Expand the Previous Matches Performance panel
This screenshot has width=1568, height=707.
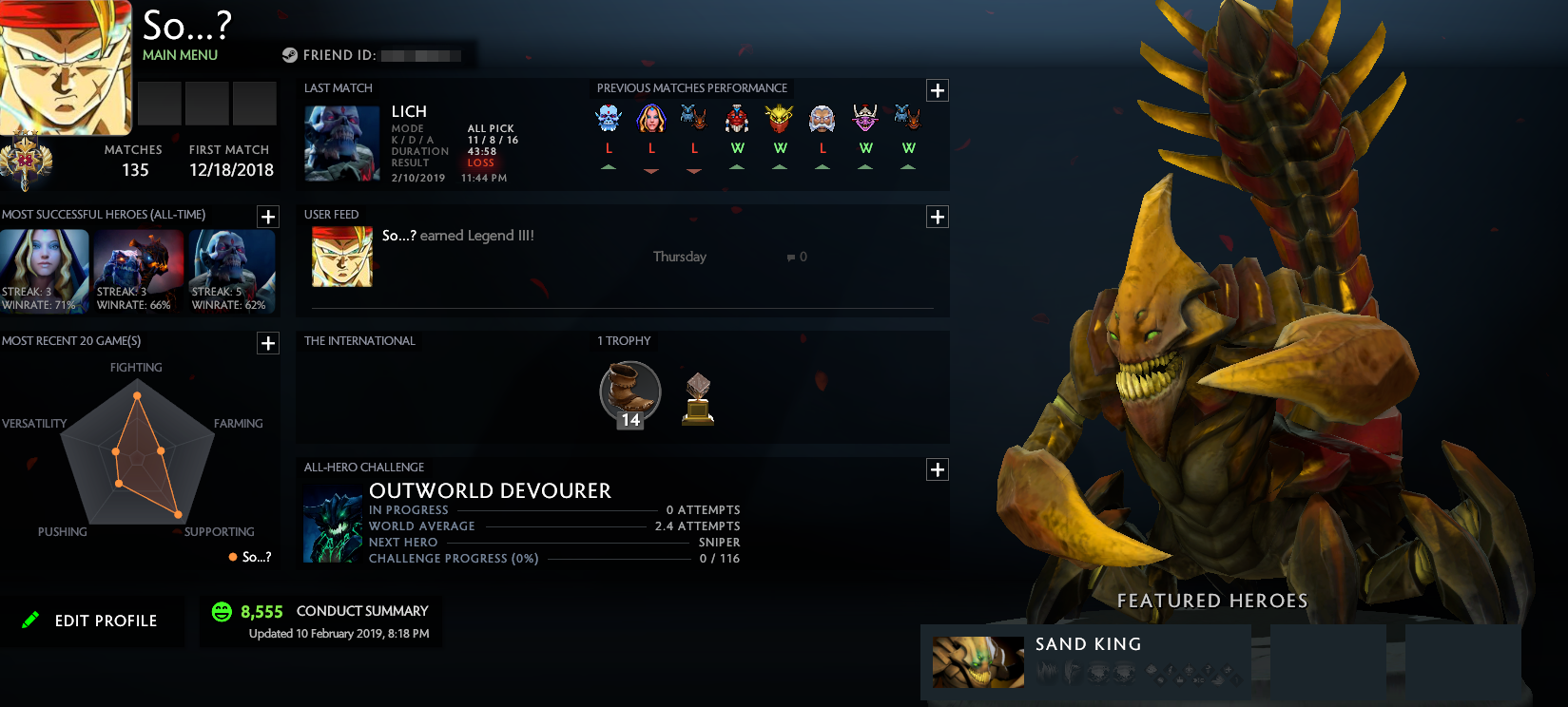coord(938,89)
